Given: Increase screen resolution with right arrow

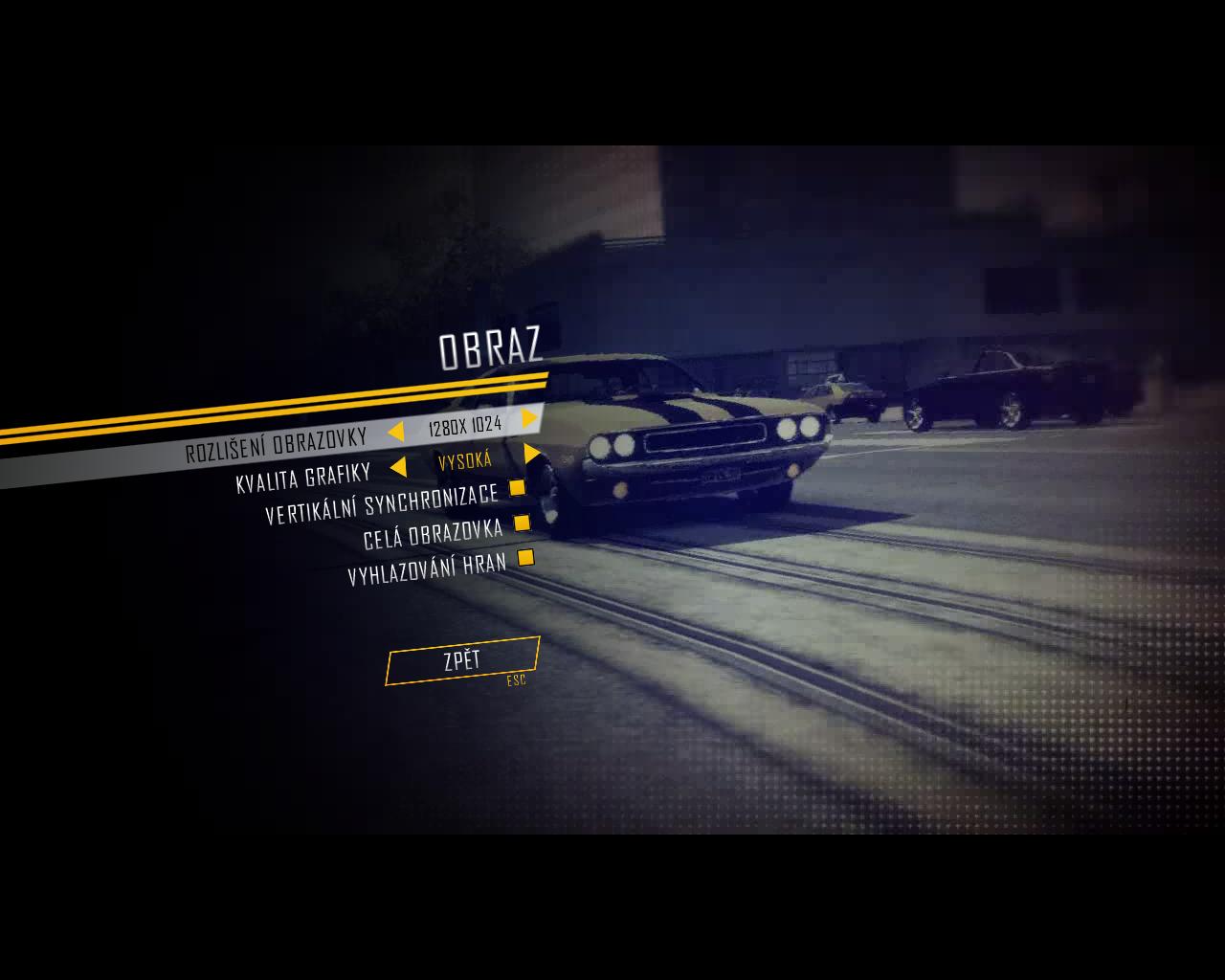Looking at the screenshot, I should [529, 418].
